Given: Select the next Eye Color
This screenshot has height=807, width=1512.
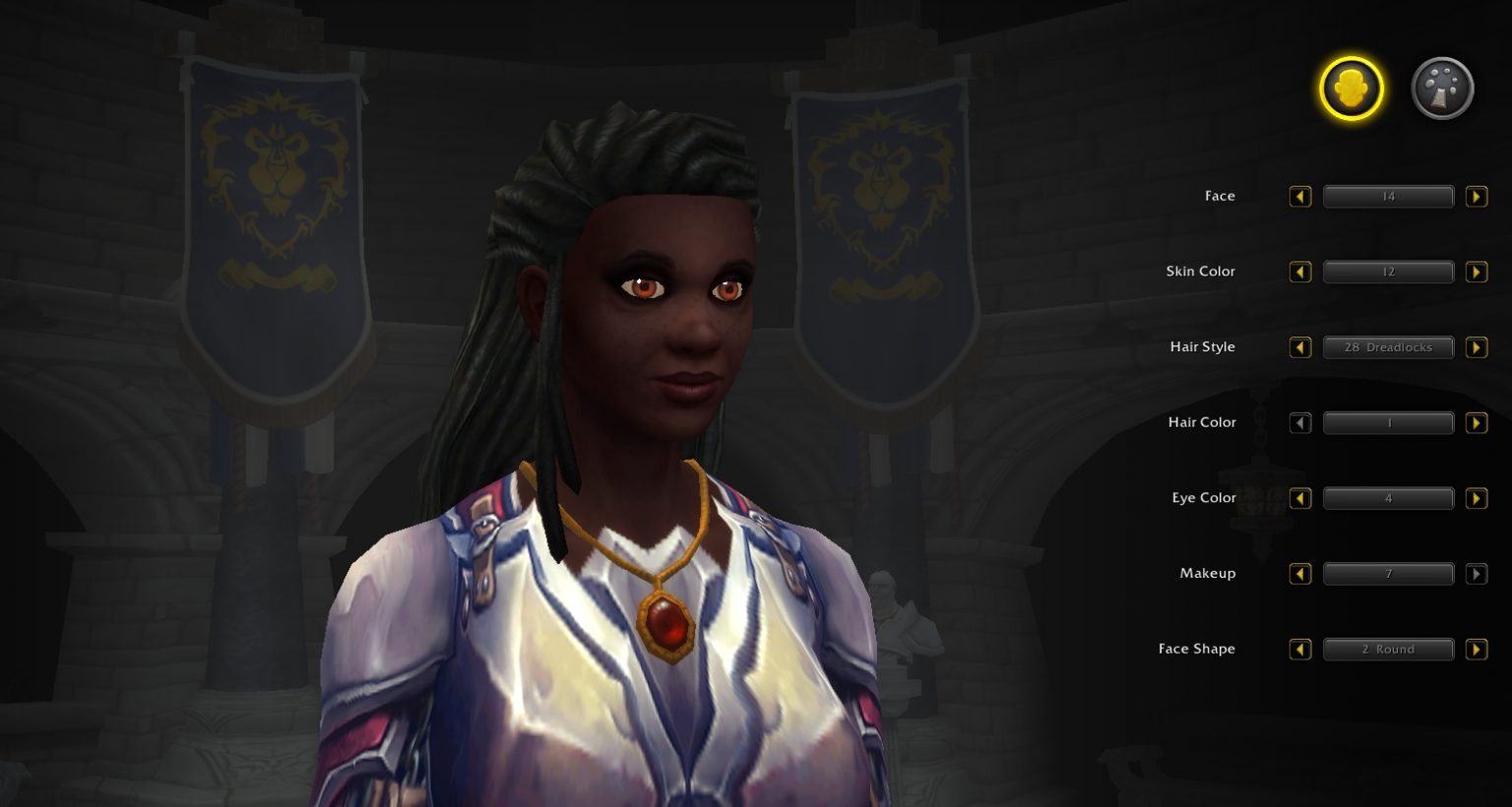Looking at the screenshot, I should coord(1477,498).
